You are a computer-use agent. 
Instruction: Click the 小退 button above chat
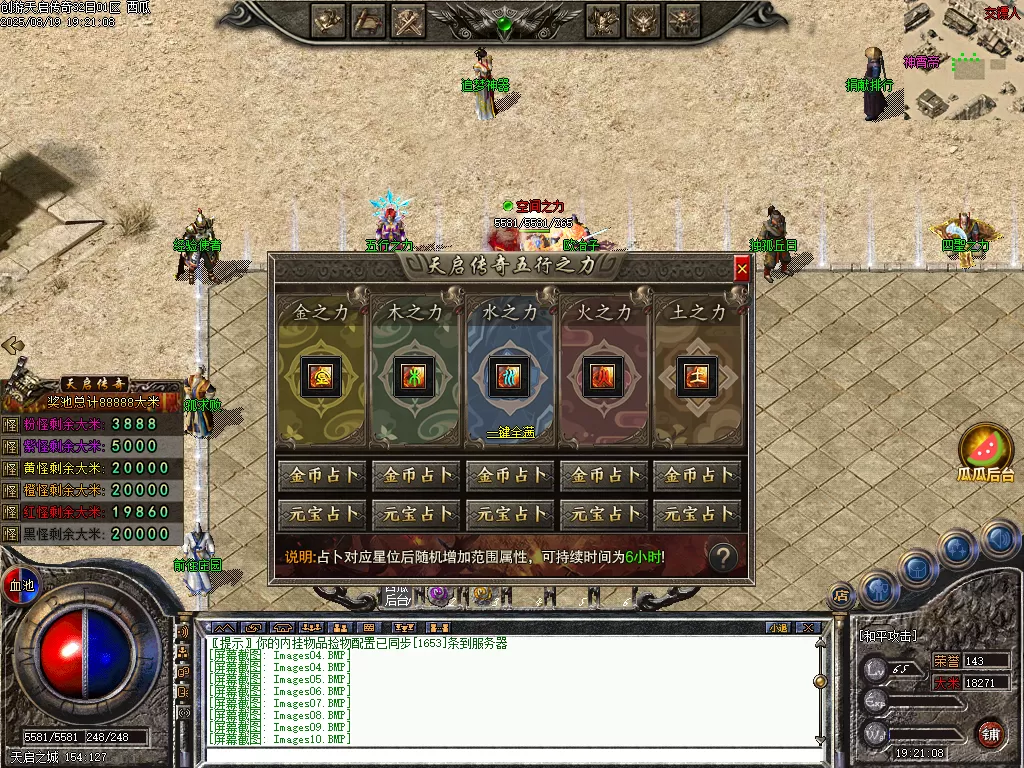(x=777, y=627)
